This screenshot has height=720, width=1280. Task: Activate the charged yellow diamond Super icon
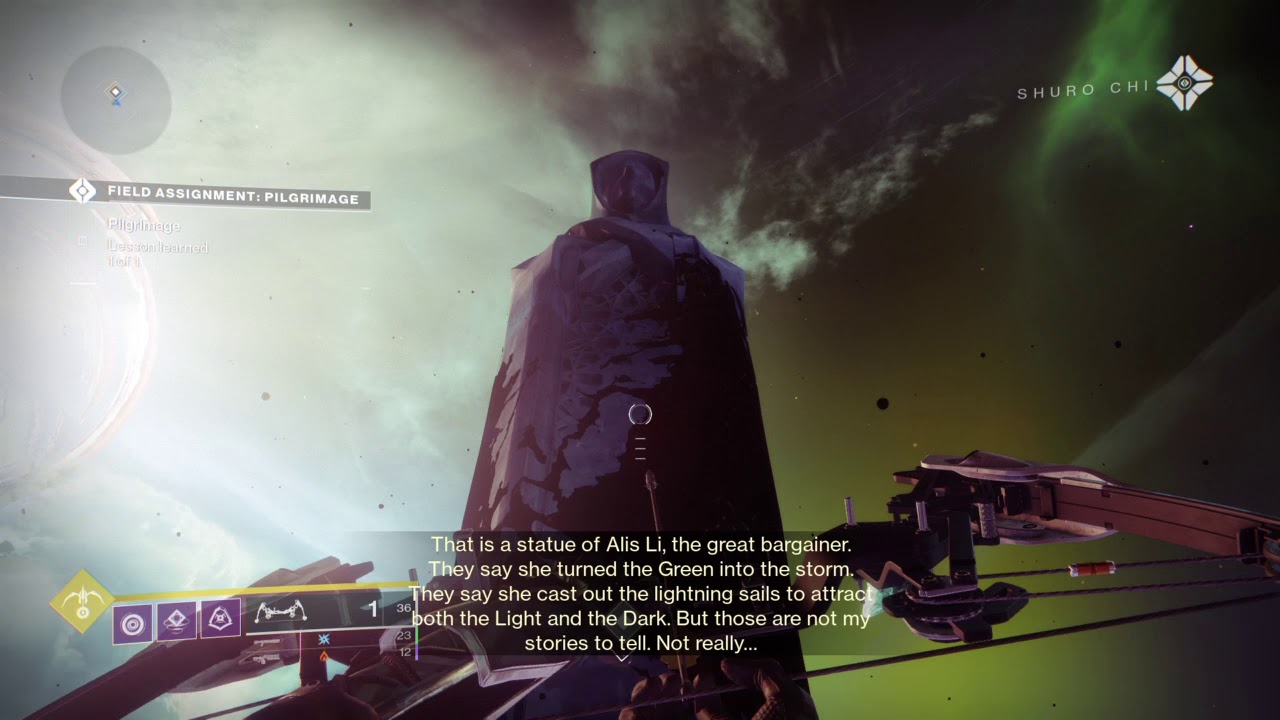coord(82,601)
